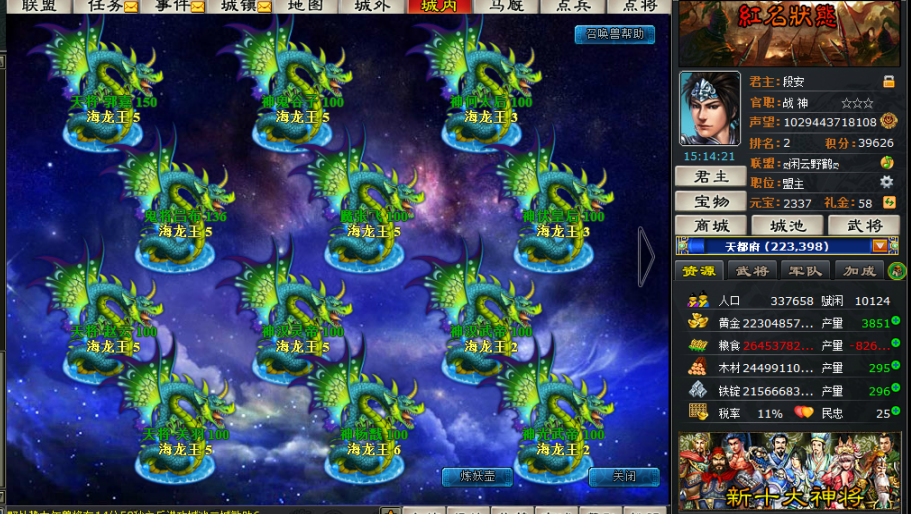Screen dimensions: 911x514
Task: Open the 事件 events menu
Action: [178, 6]
